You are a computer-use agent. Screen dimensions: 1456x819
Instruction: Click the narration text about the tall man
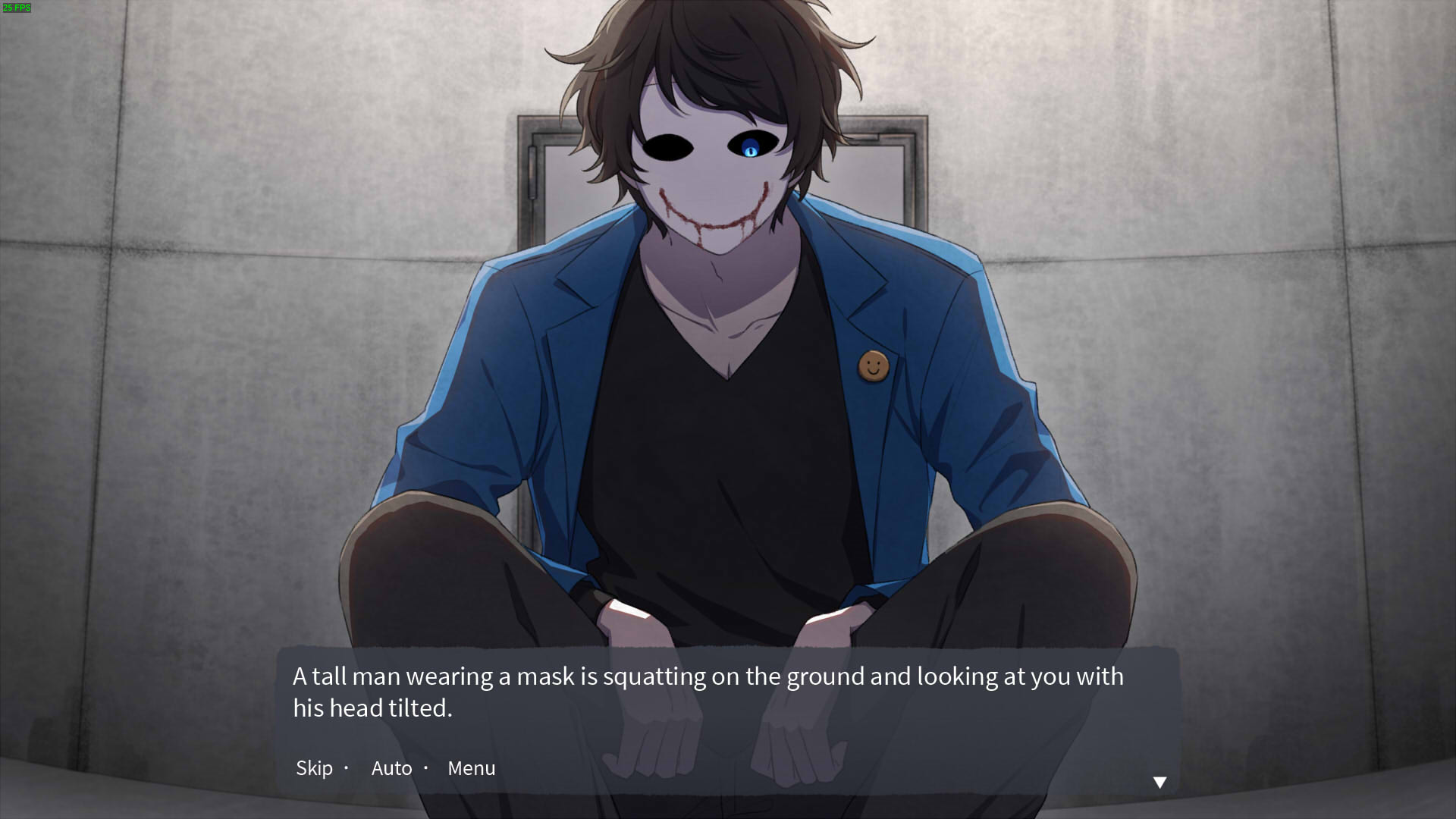pyautogui.click(x=705, y=690)
